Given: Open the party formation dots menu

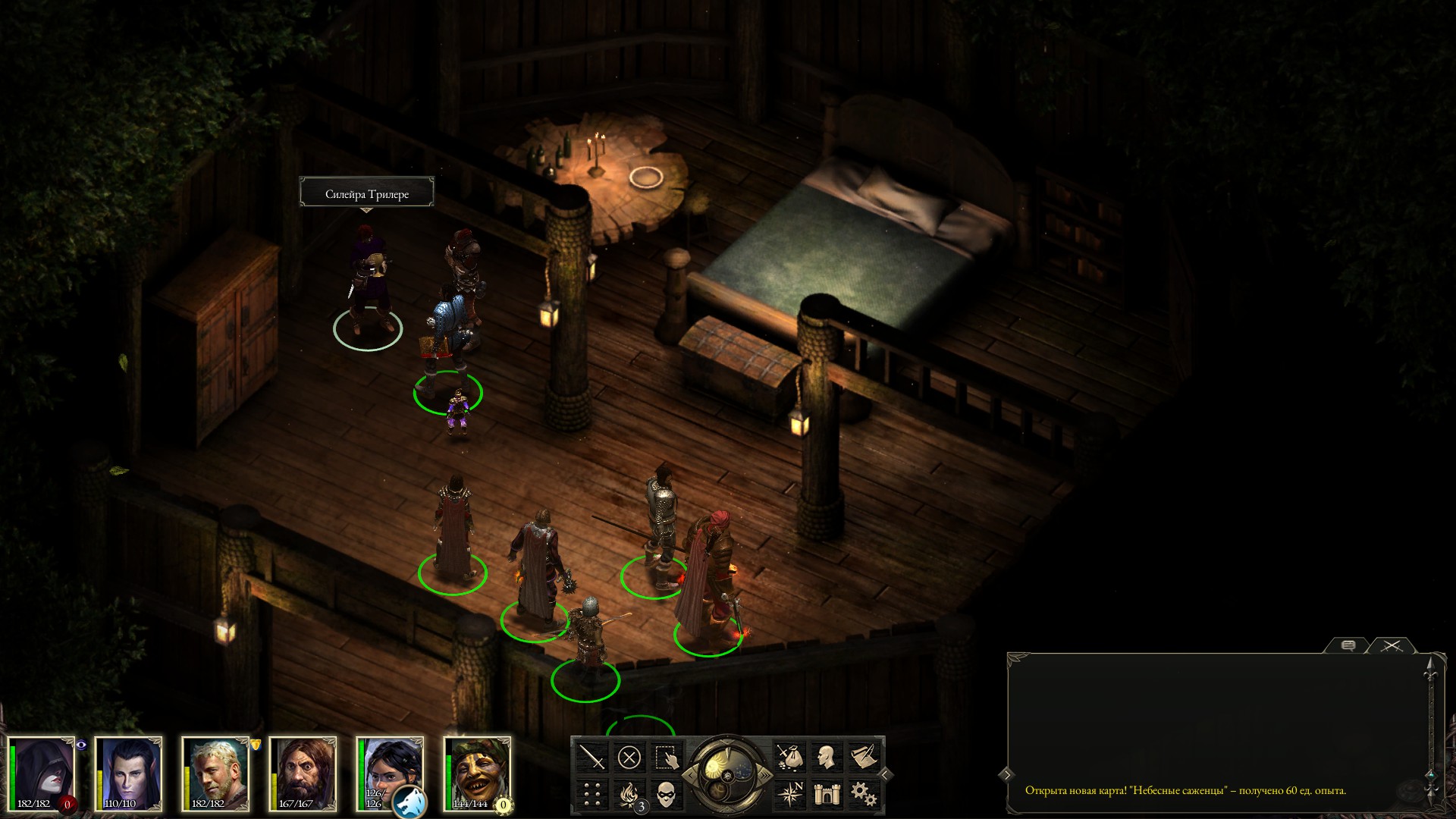Looking at the screenshot, I should [592, 794].
